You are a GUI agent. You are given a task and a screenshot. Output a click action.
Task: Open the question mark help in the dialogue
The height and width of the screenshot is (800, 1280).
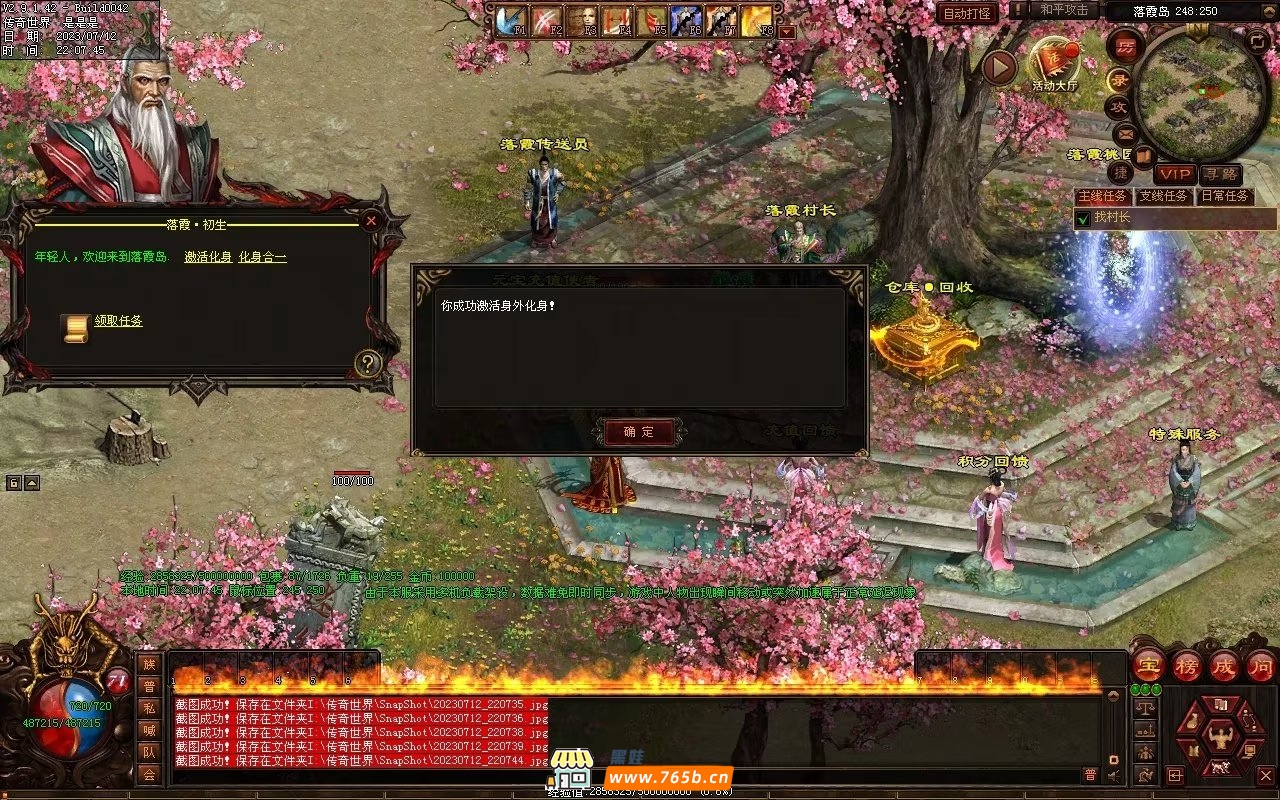point(368,363)
